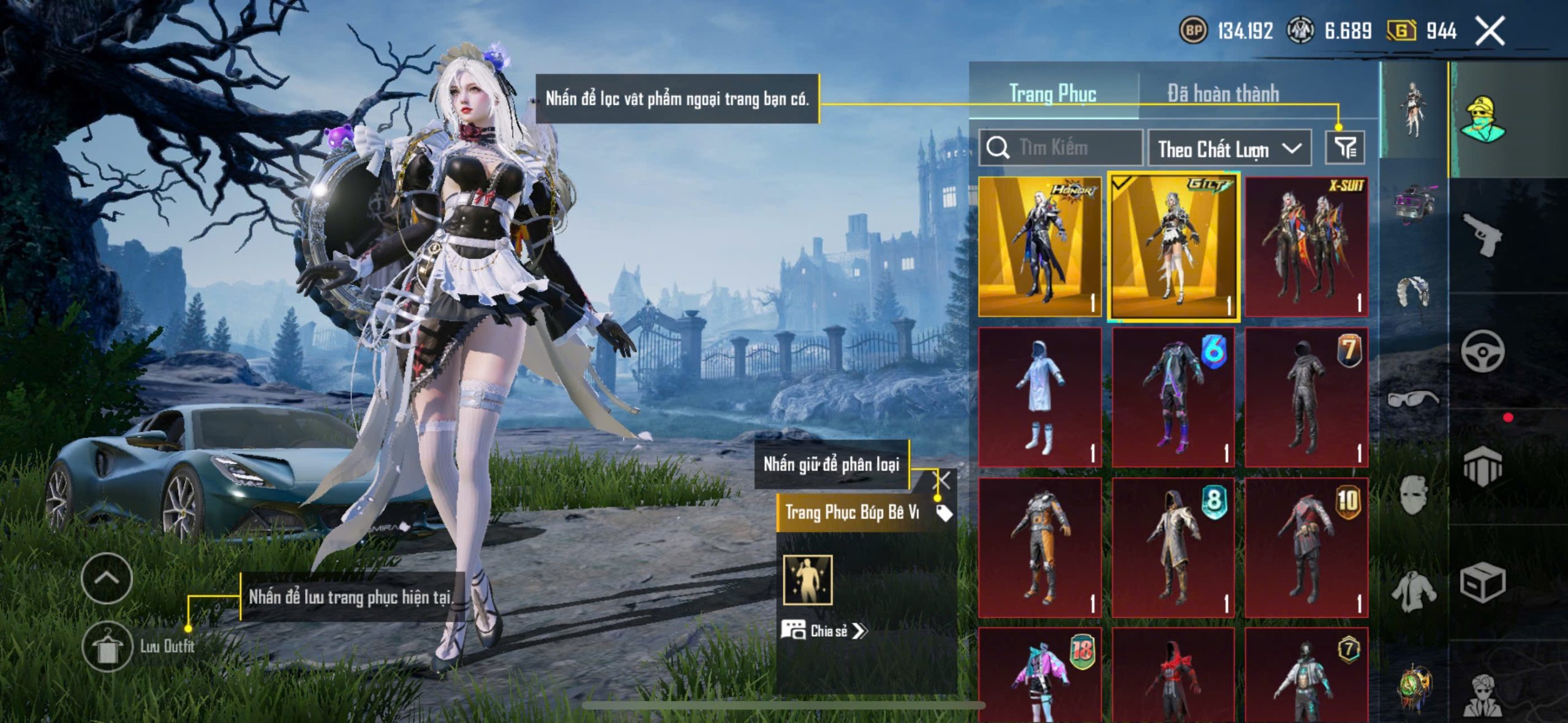Switch to the Đã hoàn thành tab
Viewport: 1568px width, 723px height.
[x=1223, y=94]
